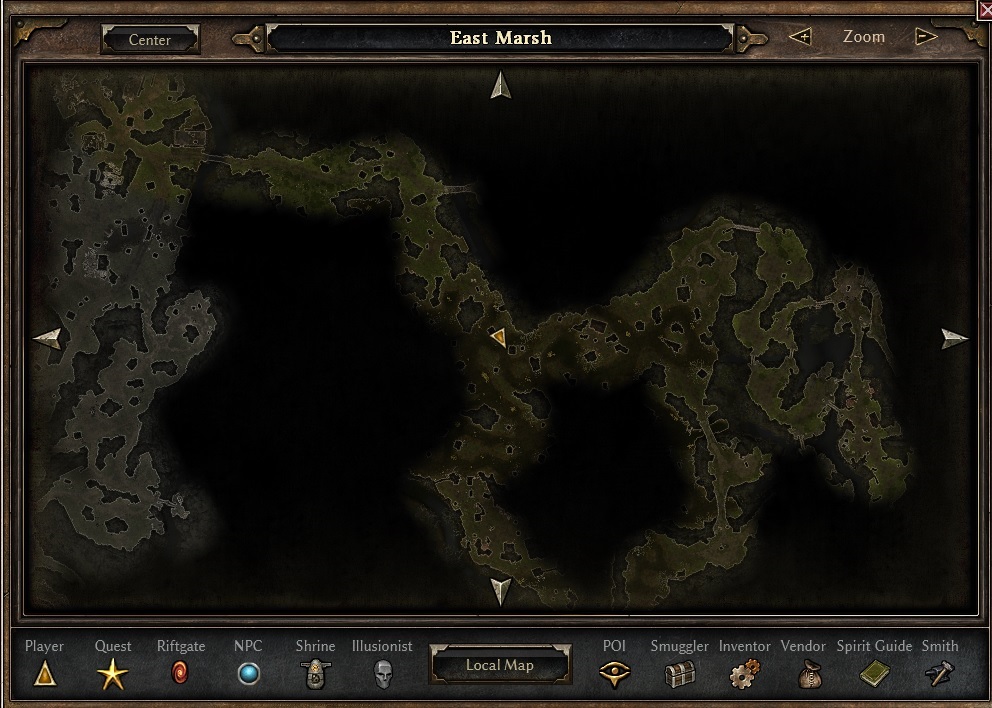Click the Center map button

(x=150, y=40)
